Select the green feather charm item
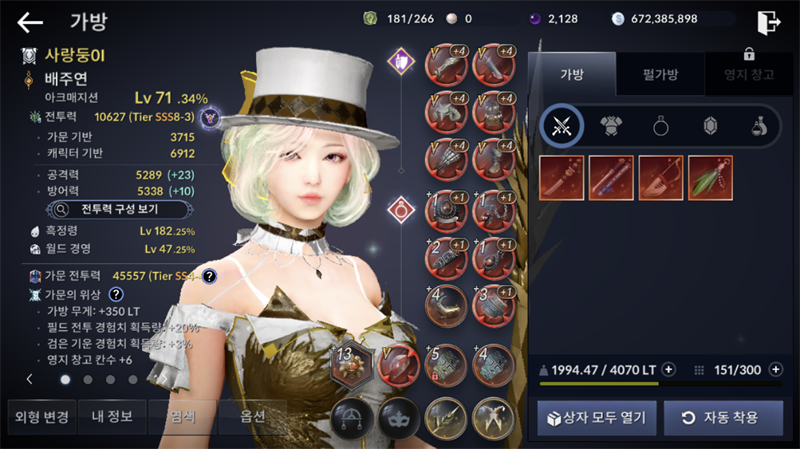Screen dimensions: 800x449 [x=710, y=177]
